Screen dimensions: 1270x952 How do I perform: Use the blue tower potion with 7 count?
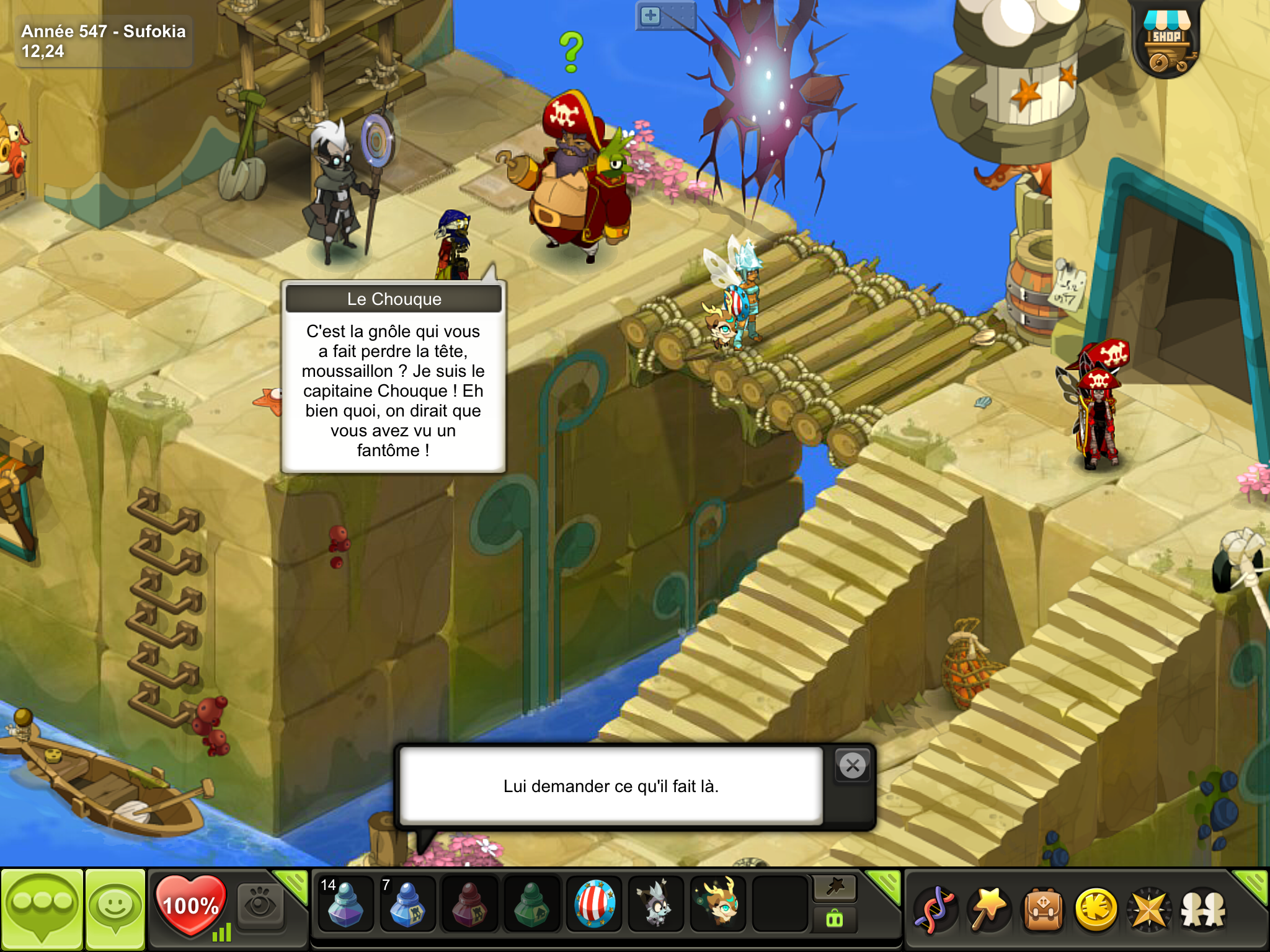(407, 905)
